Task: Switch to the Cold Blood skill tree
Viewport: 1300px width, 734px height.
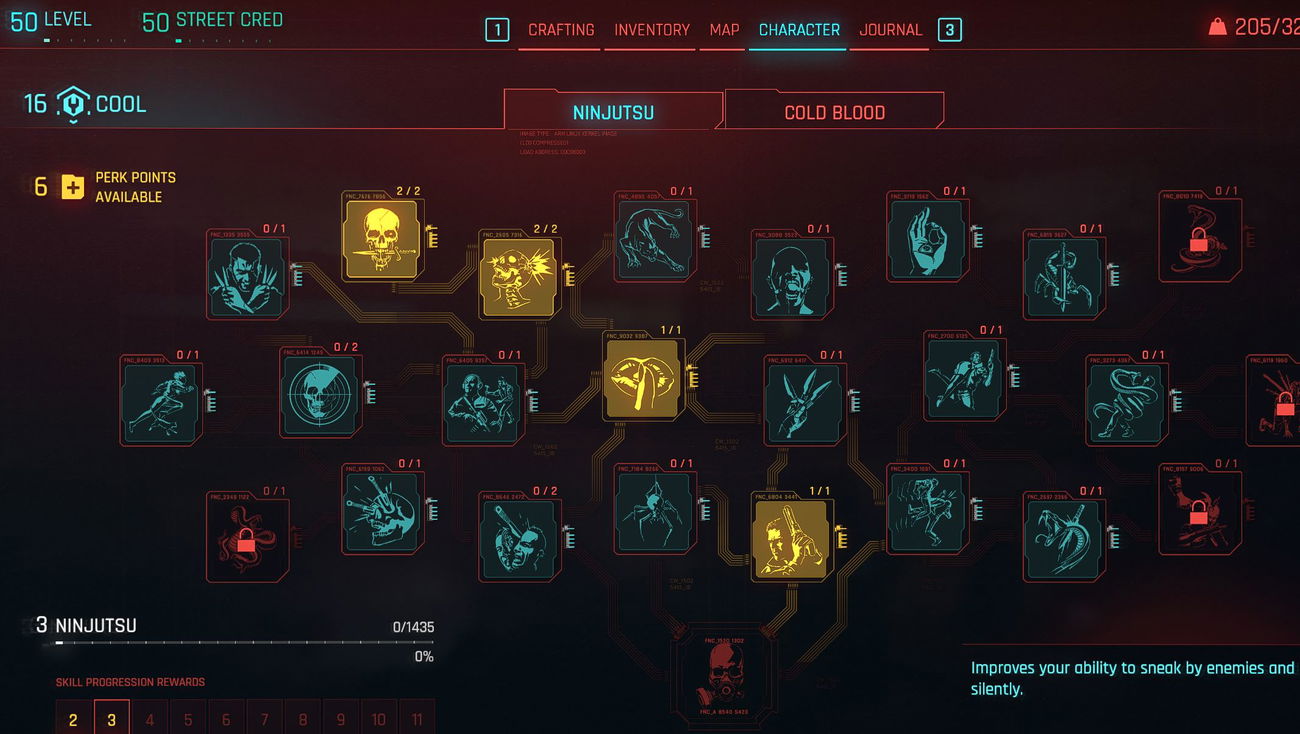Action: 834,112
